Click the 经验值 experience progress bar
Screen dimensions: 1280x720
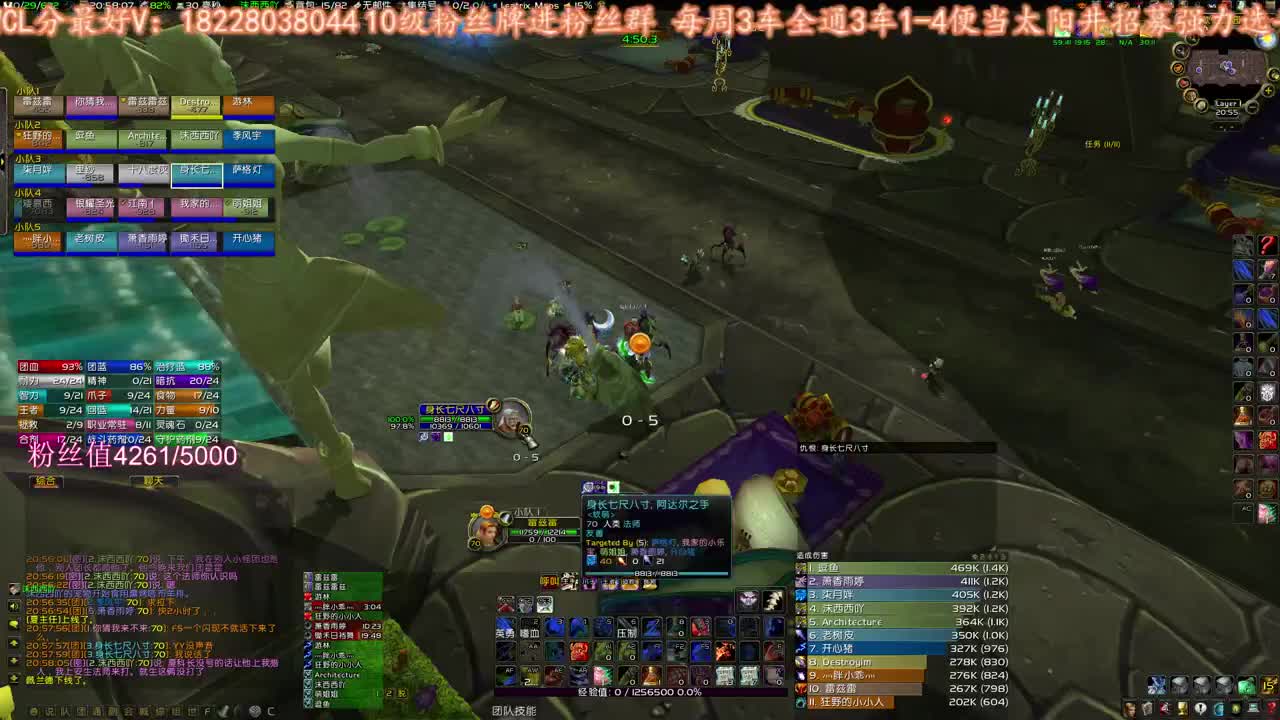point(640,690)
